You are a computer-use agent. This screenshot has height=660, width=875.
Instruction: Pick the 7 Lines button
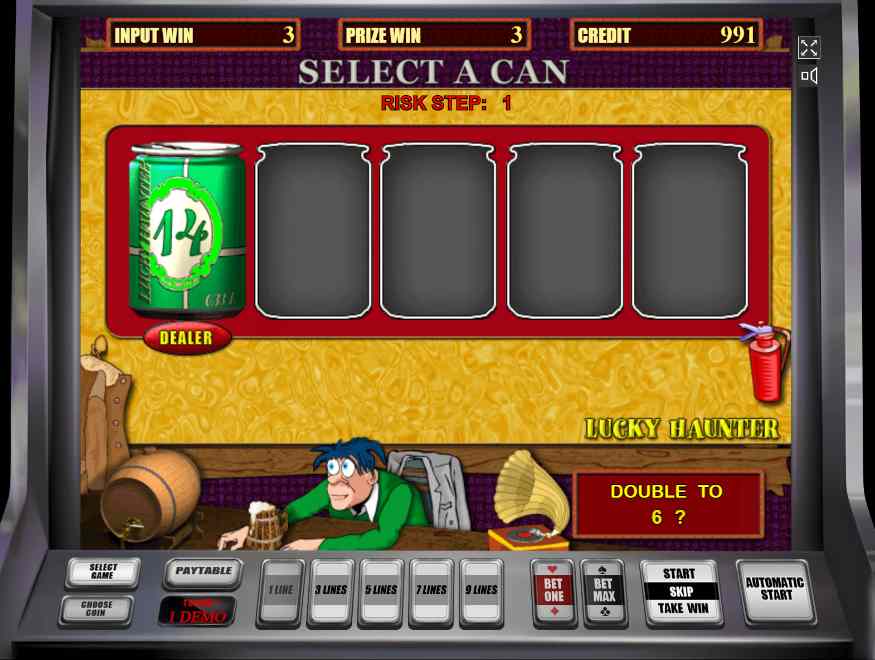432,592
